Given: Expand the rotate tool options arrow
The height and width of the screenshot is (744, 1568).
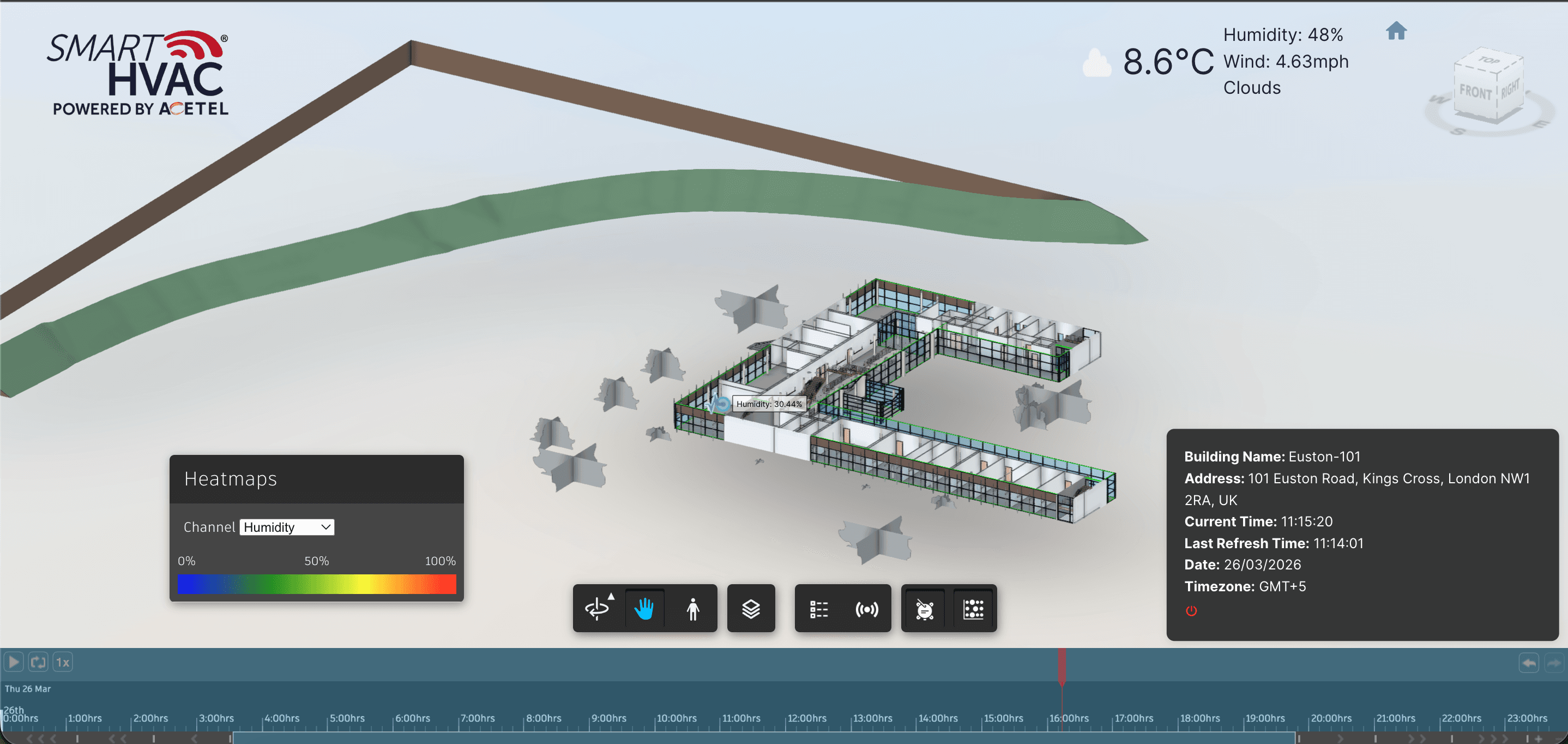Looking at the screenshot, I should click(x=611, y=598).
